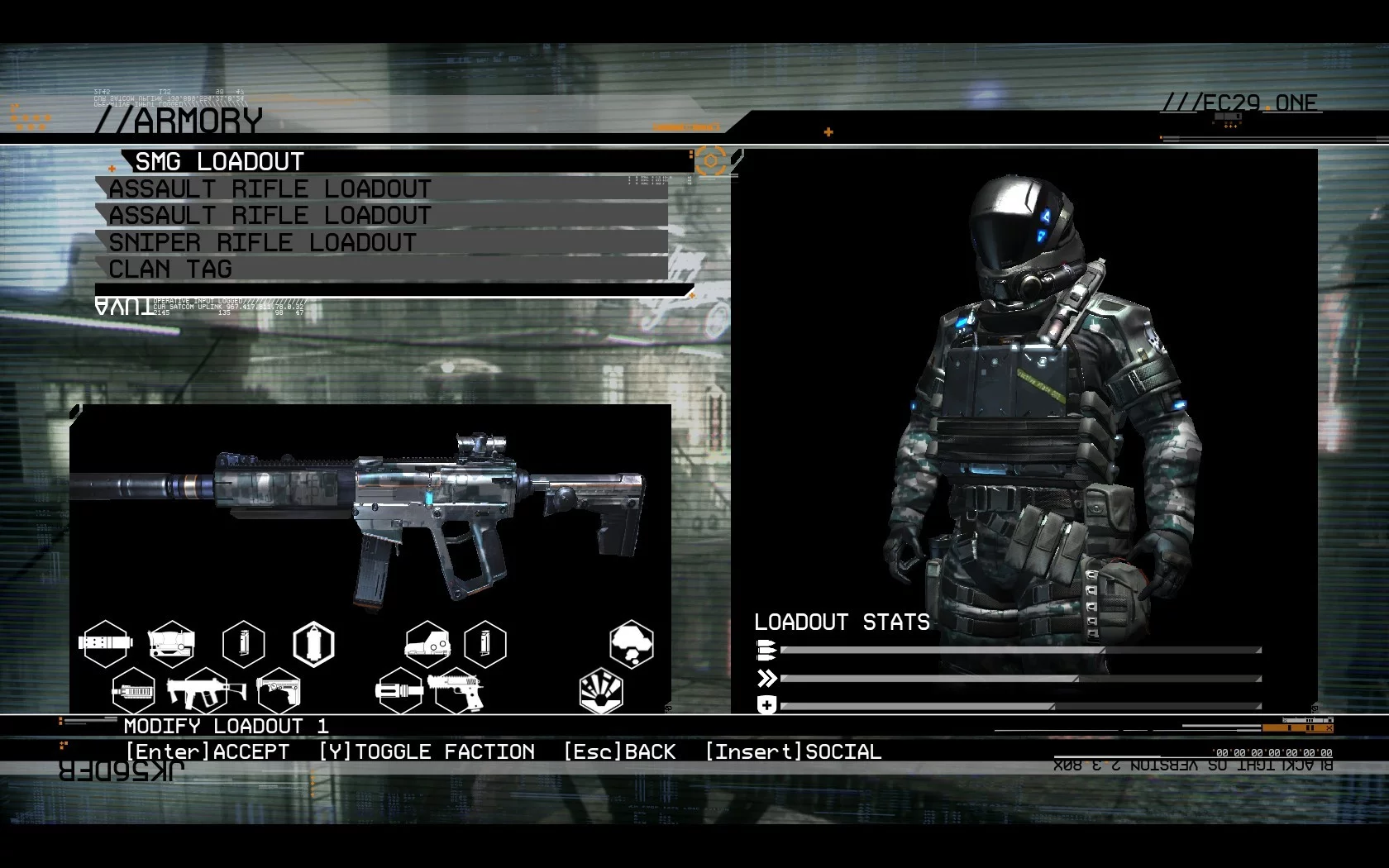Click the barrel handguard attachment icon
The image size is (1389, 868).
point(133,691)
